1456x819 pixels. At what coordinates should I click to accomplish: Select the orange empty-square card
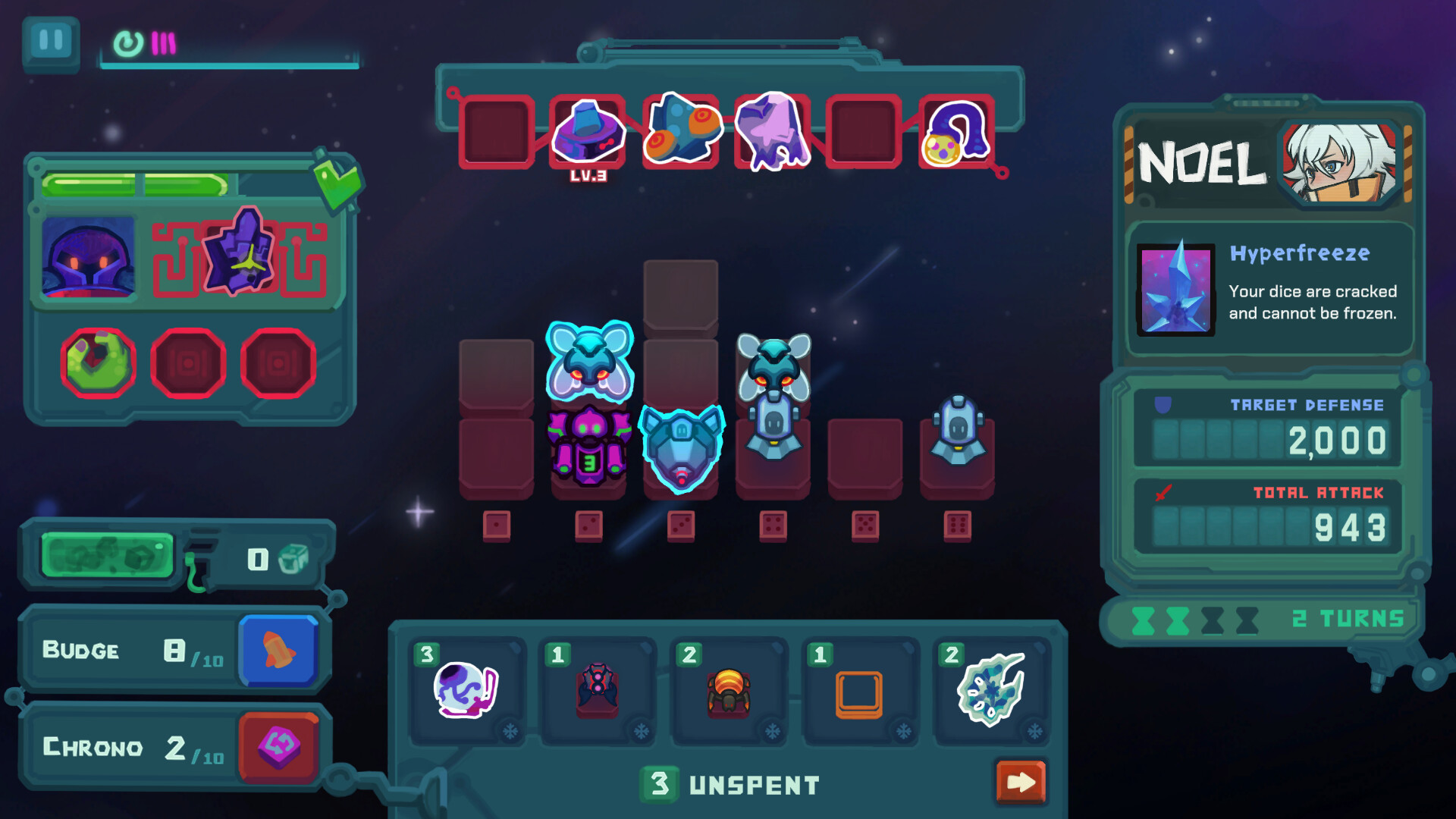click(x=859, y=692)
